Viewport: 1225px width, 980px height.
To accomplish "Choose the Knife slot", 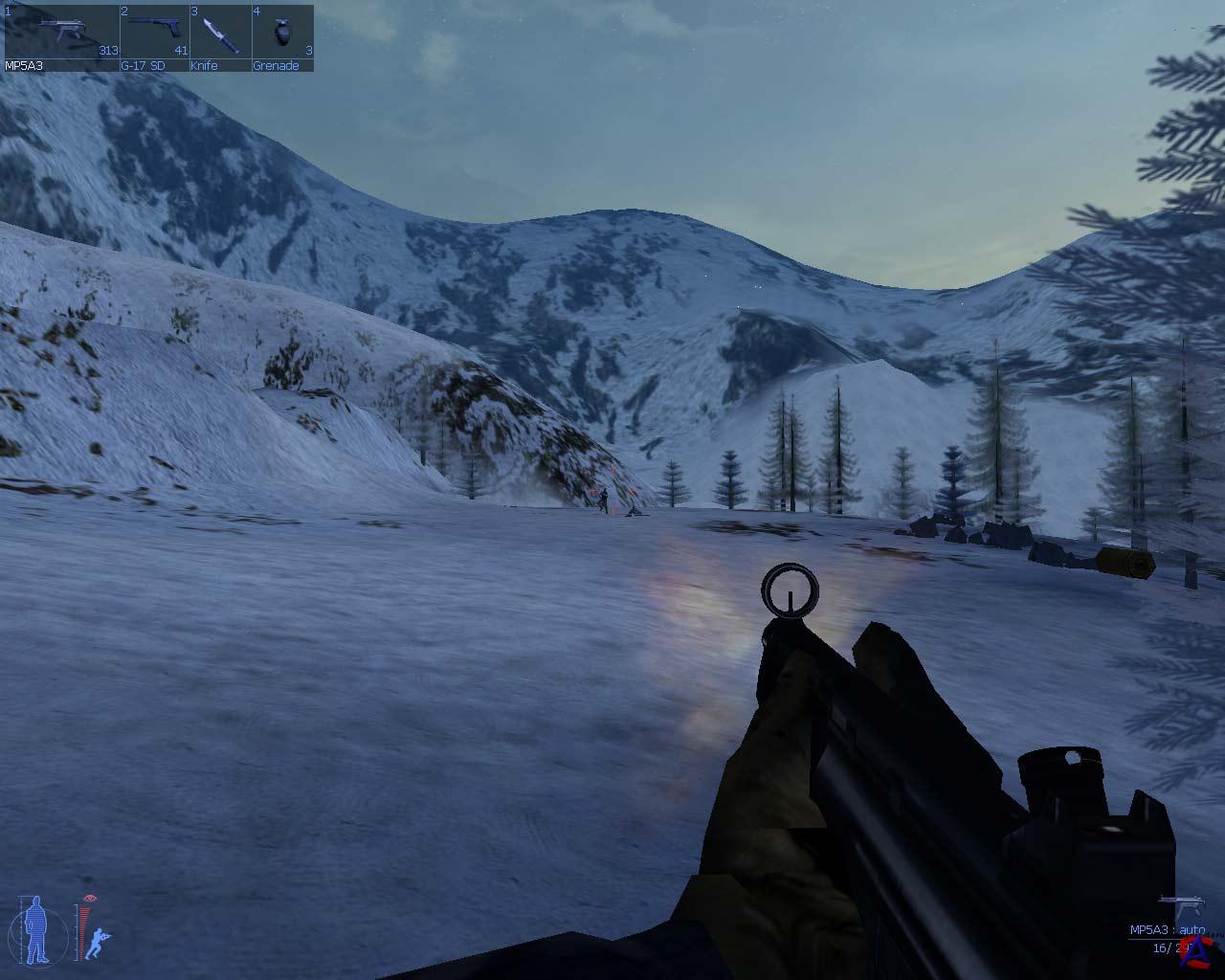I will 220,36.
